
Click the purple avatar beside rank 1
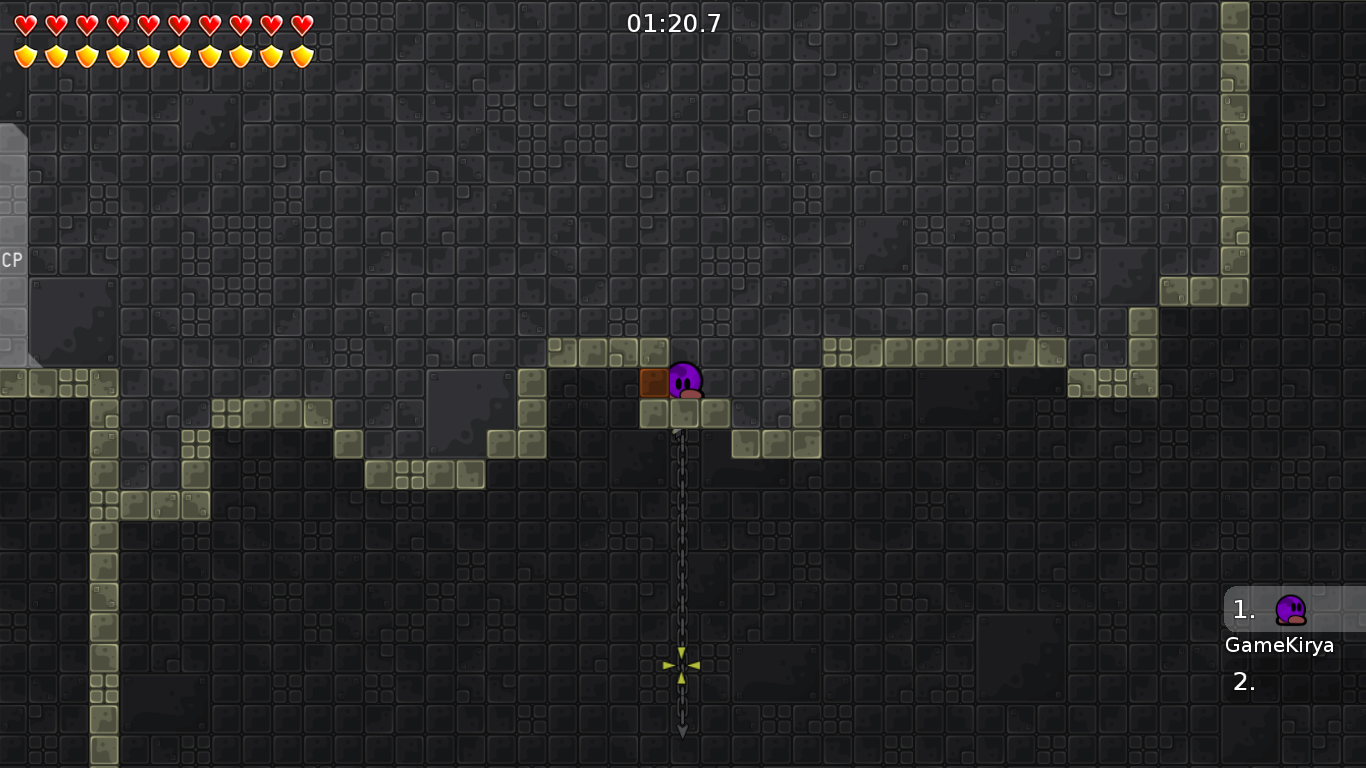[1290, 610]
